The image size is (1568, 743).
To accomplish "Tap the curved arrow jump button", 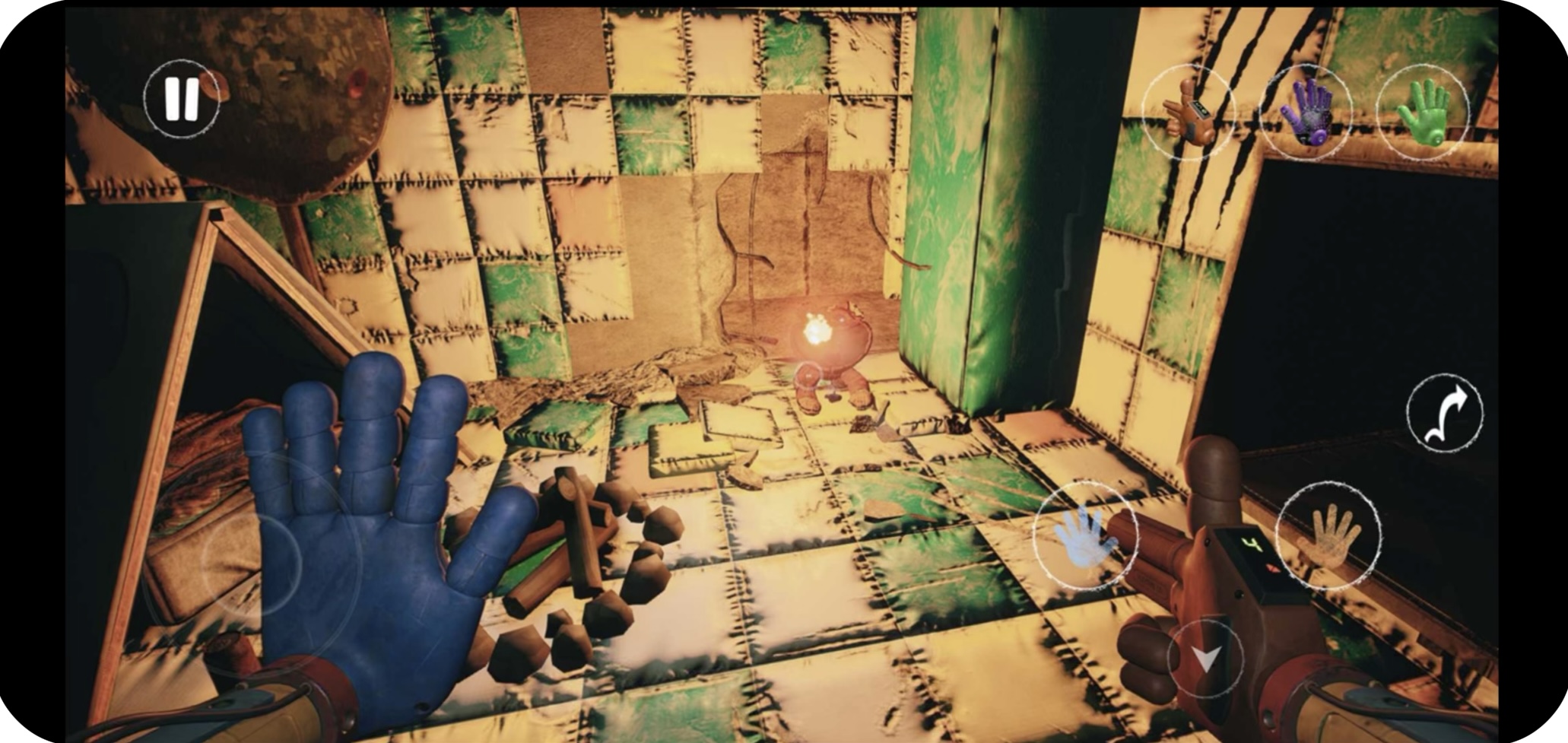I will point(1444,414).
